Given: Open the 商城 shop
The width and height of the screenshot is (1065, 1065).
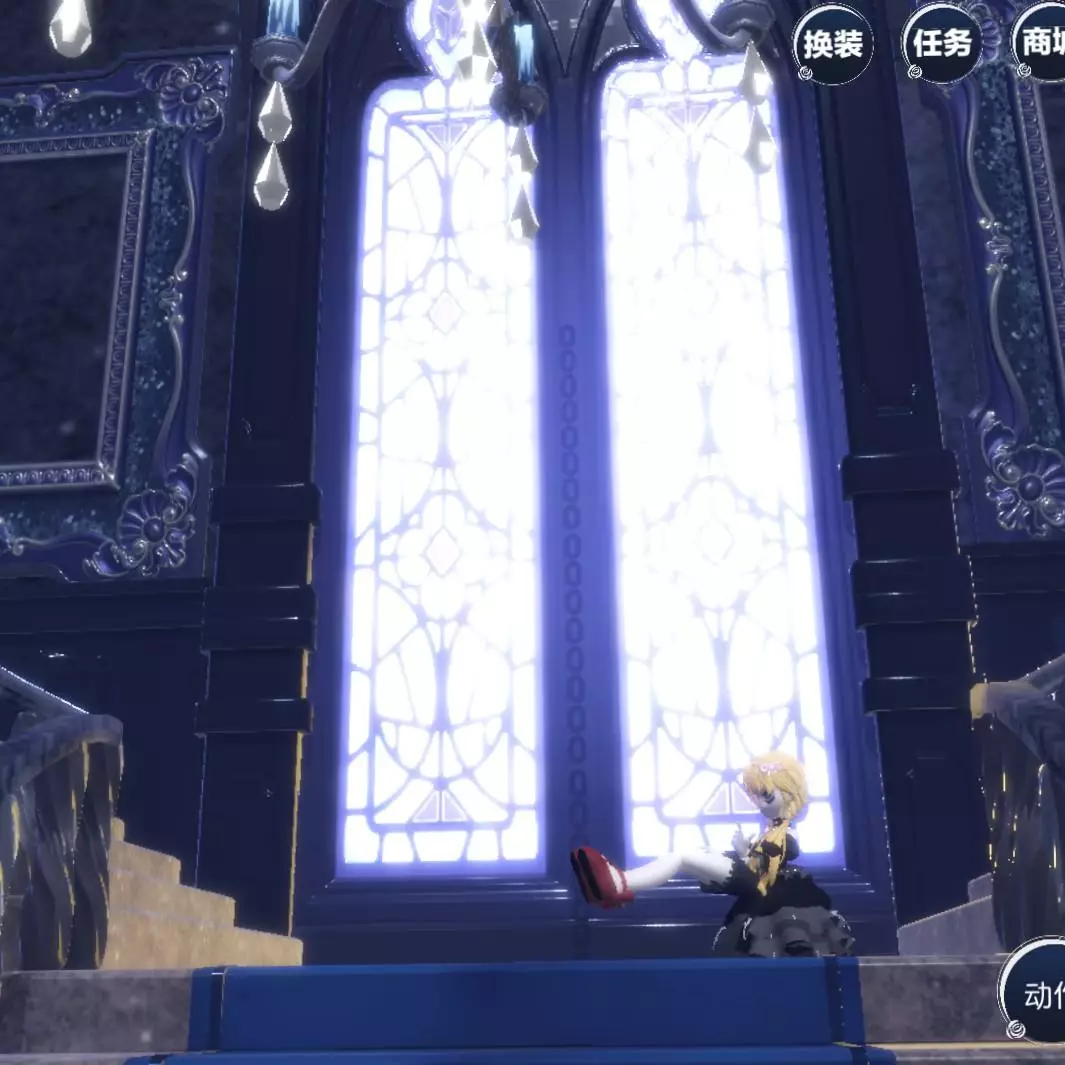Looking at the screenshot, I should tap(1041, 44).
